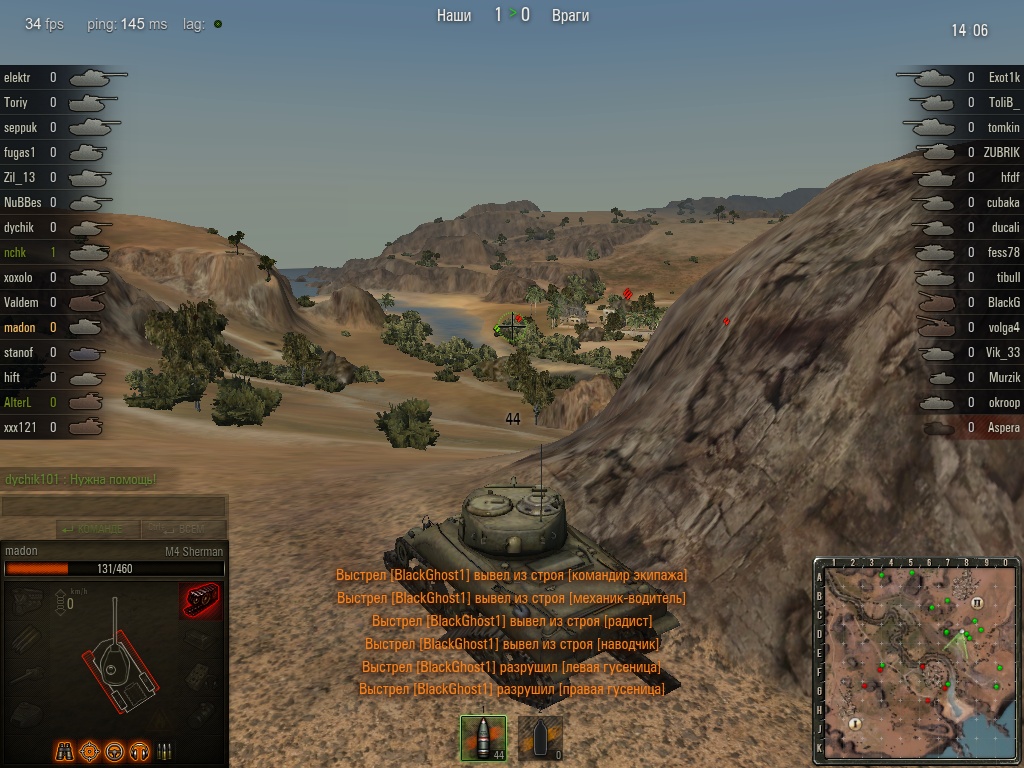Click the radio operator headphones icon
Viewport: 1024px width, 768px height.
click(139, 750)
